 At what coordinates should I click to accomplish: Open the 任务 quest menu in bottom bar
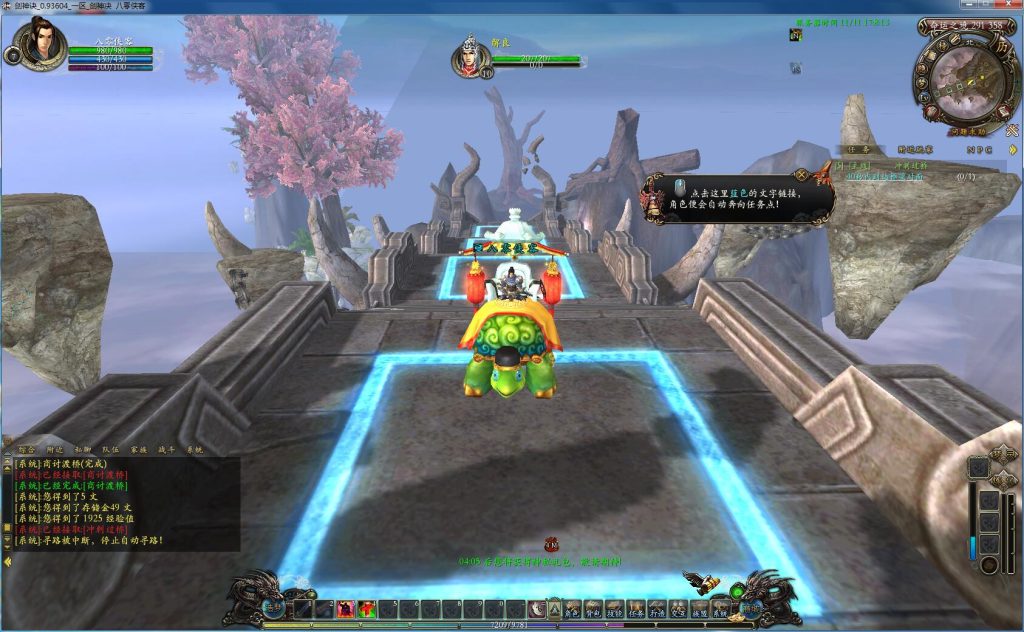(x=635, y=607)
